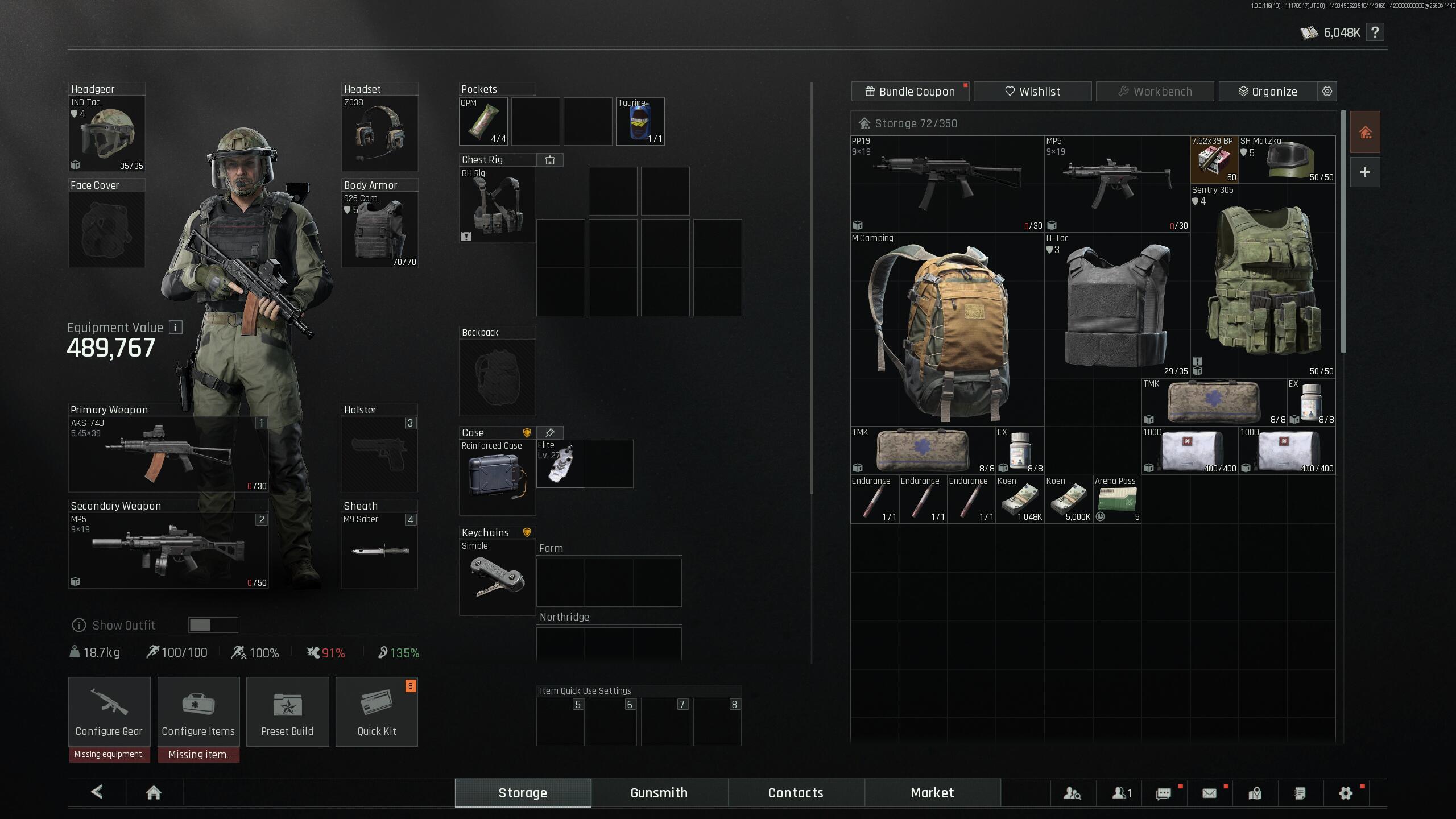The width and height of the screenshot is (1456, 819).
Task: Select the AKS-74U primary weapon slot
Action: tap(168, 454)
